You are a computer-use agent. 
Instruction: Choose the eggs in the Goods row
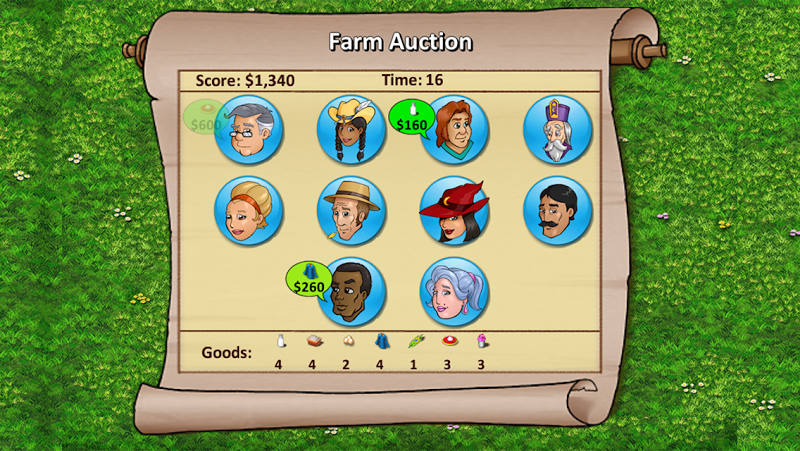click(x=347, y=341)
